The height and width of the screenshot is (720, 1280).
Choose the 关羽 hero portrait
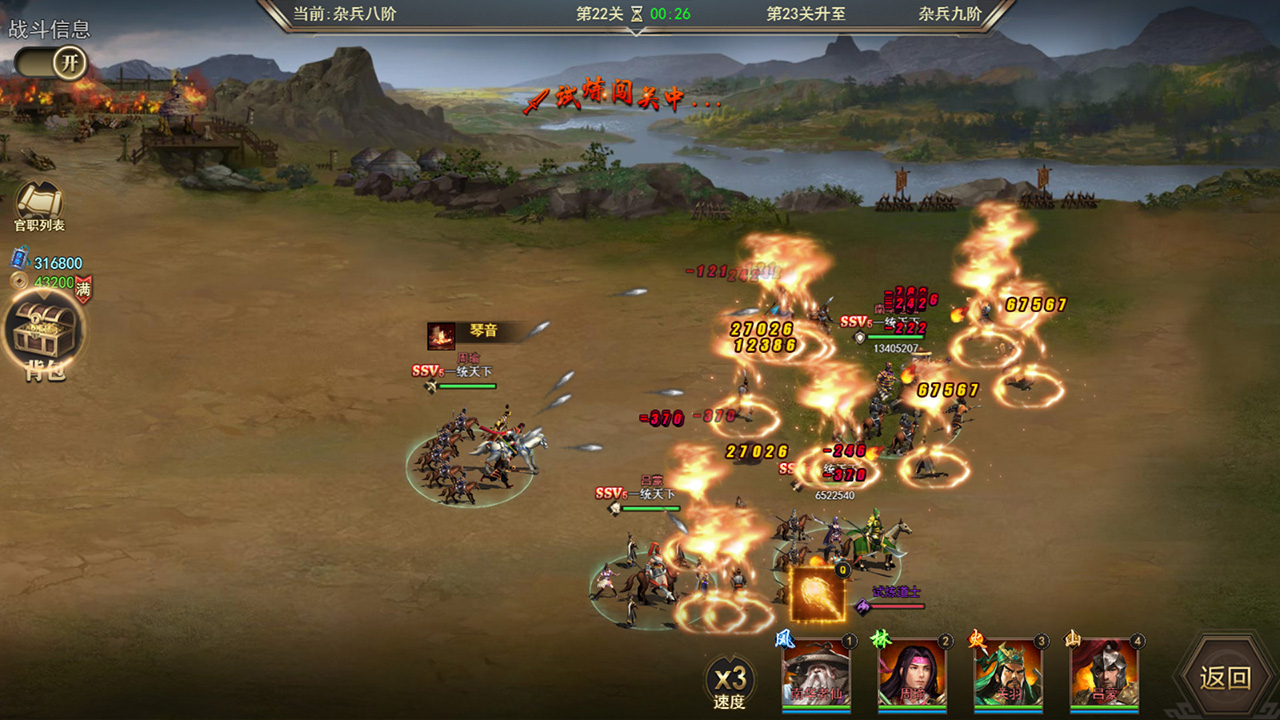click(x=1008, y=675)
